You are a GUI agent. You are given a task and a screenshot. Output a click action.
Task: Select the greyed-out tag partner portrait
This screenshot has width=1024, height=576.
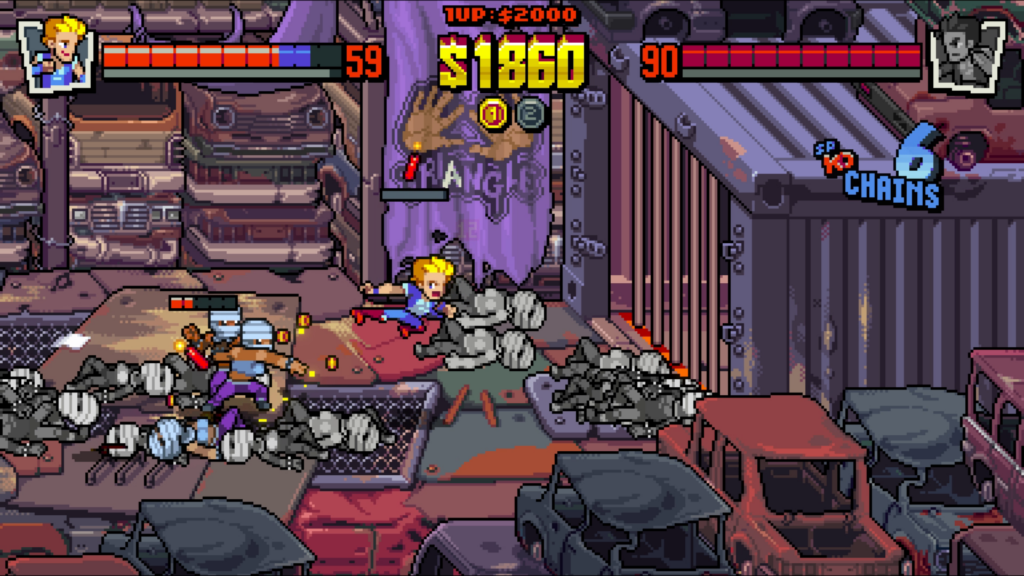pyautogui.click(x=966, y=53)
